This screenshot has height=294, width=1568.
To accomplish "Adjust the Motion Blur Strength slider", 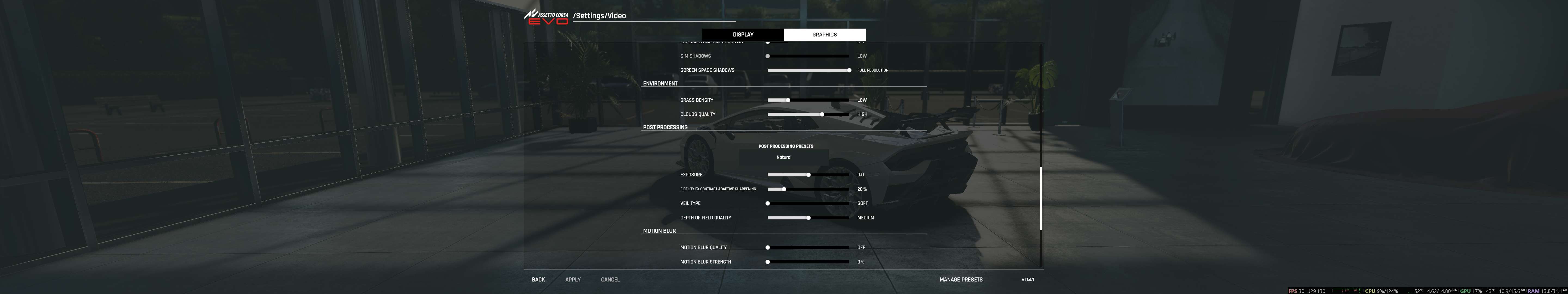I will (808, 262).
